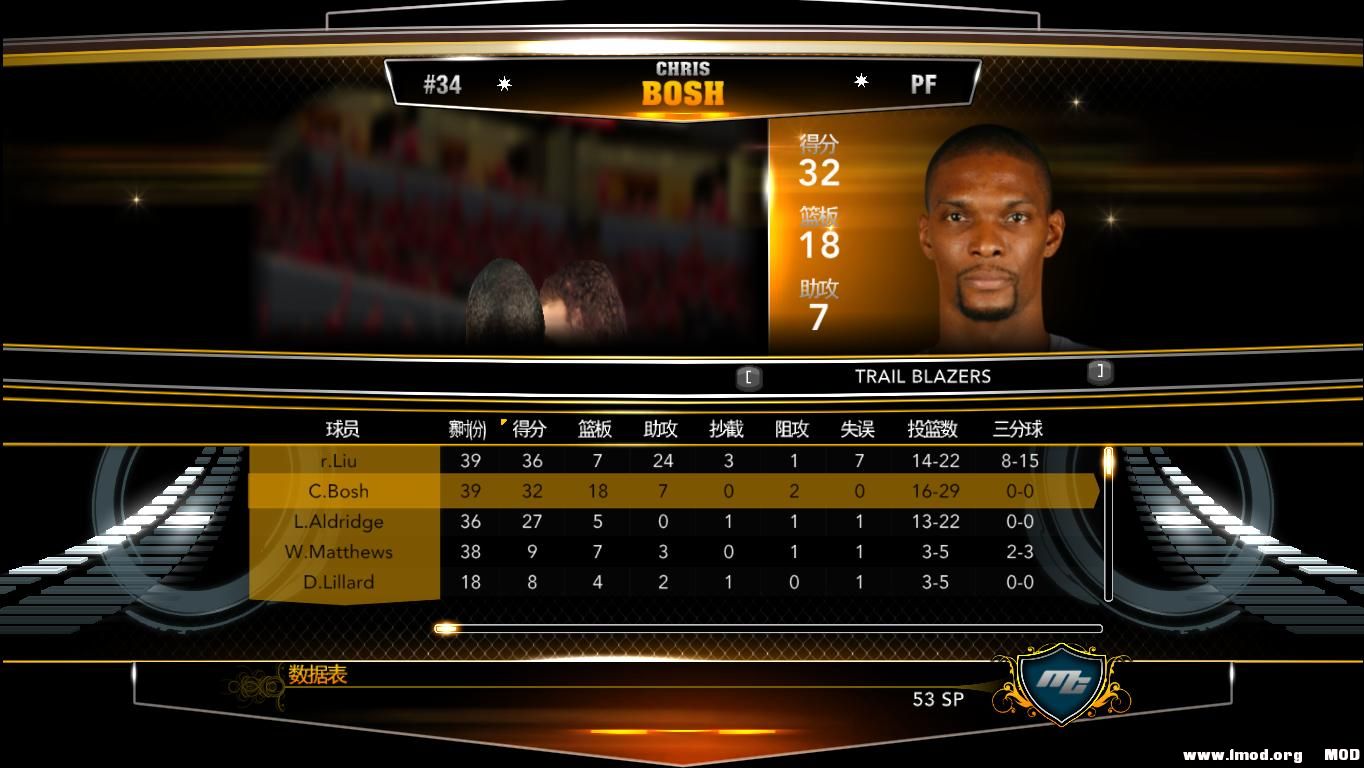This screenshot has width=1364, height=768.
Task: Expand the 得分 column header
Action: [x=530, y=430]
